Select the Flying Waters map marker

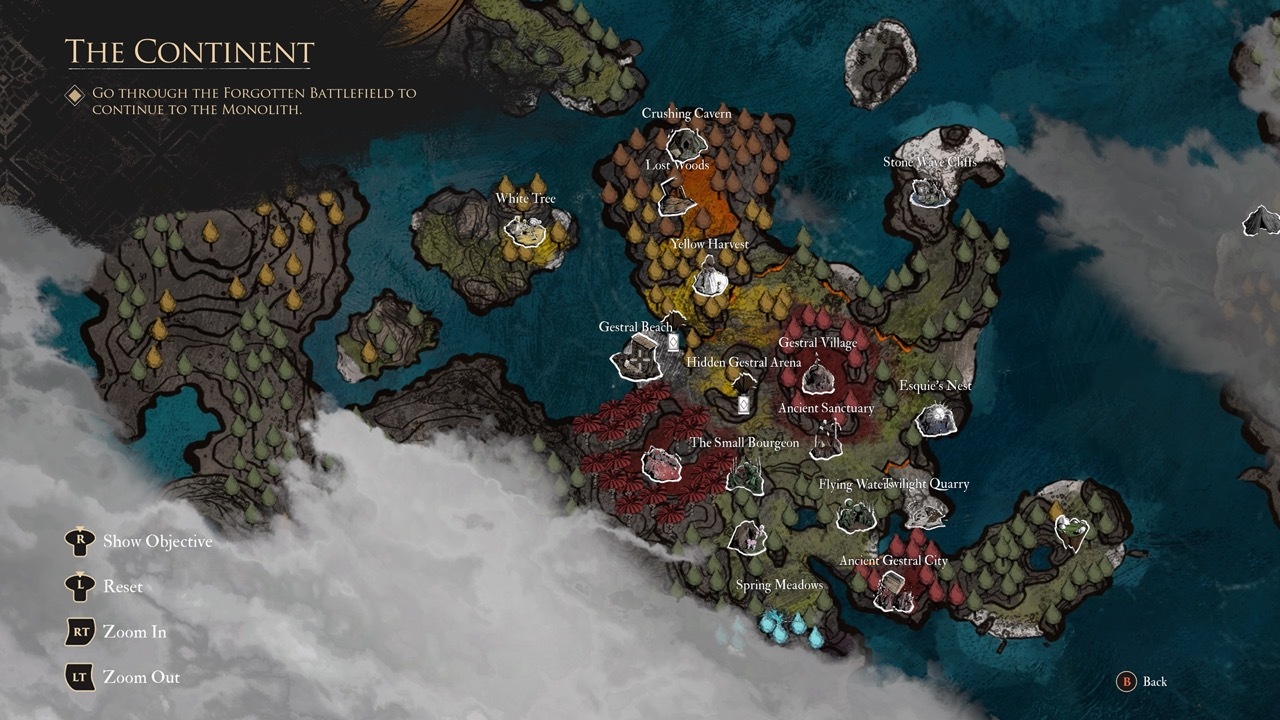(856, 515)
